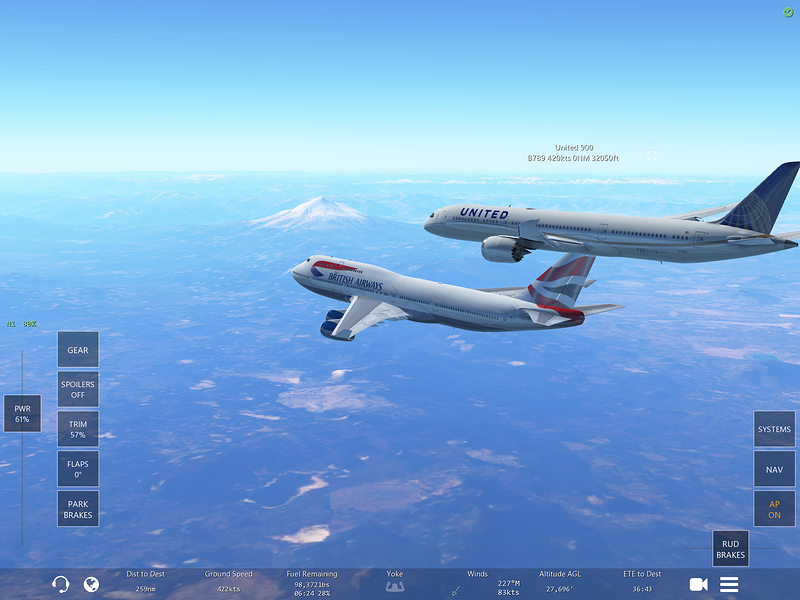Open the ATC headset menu
Image resolution: width=800 pixels, height=600 pixels.
coord(60,584)
